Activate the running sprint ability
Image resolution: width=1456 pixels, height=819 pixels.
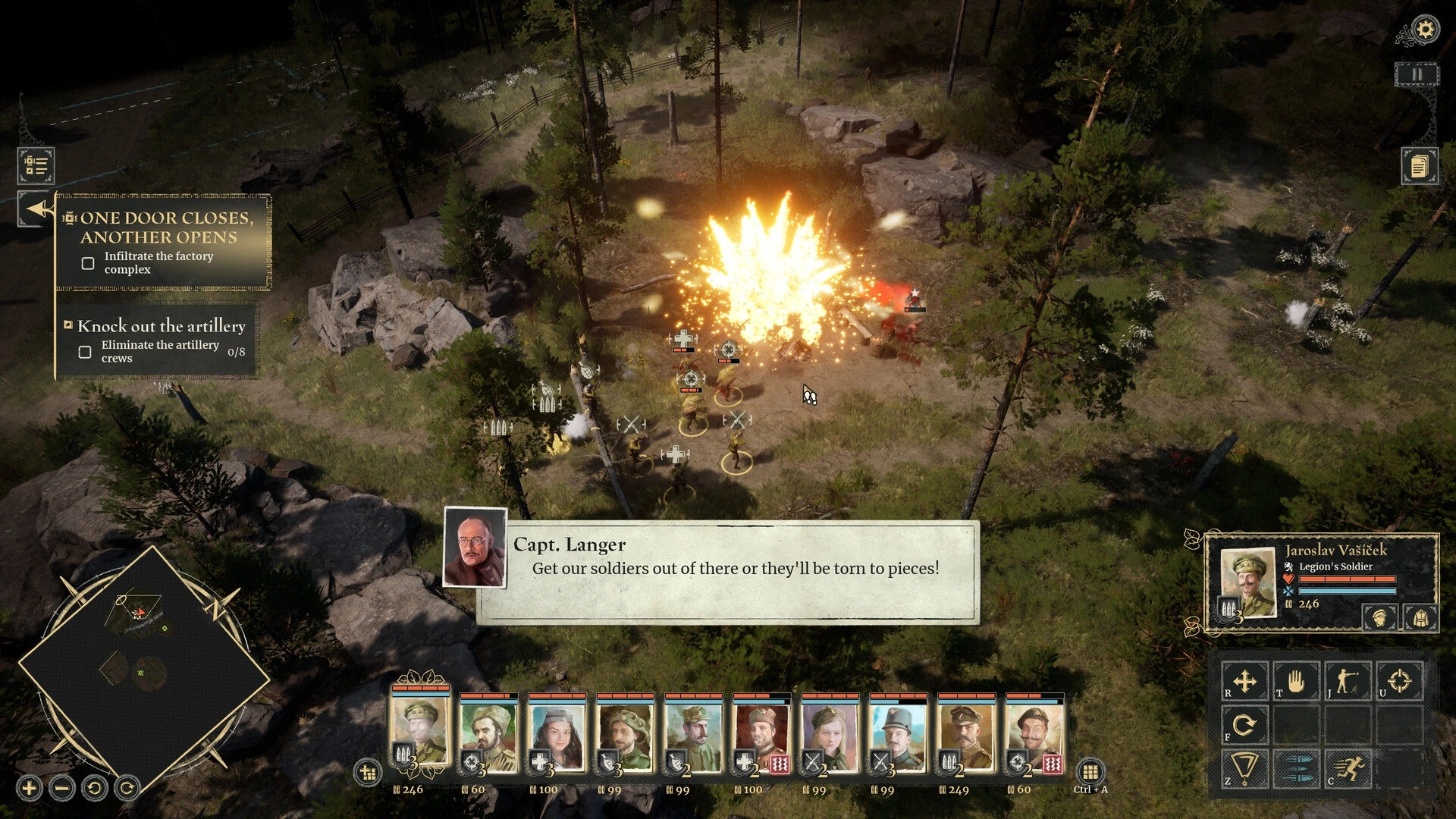pyautogui.click(x=1348, y=769)
